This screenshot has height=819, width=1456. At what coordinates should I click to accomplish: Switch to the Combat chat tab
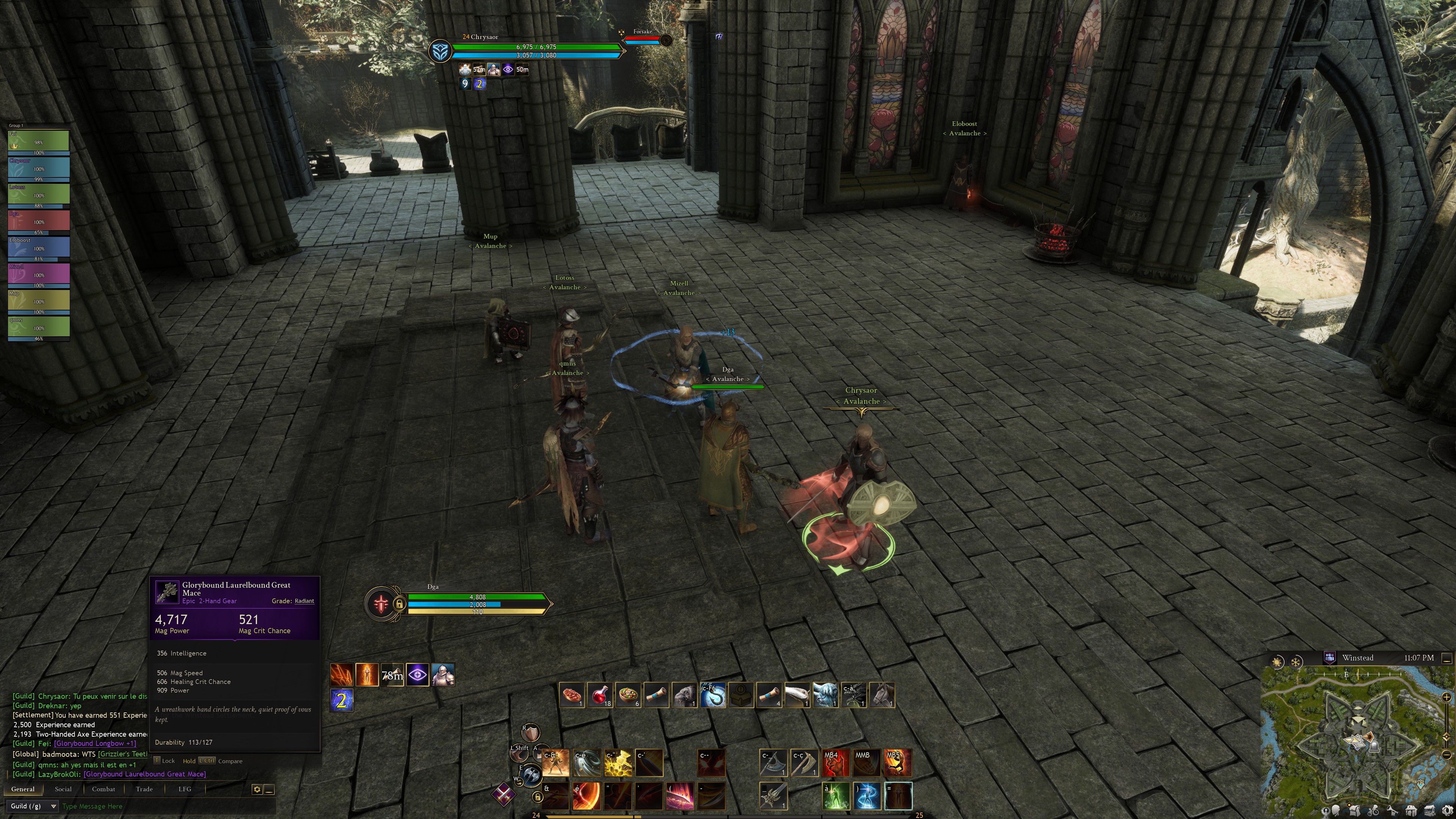tap(104, 789)
